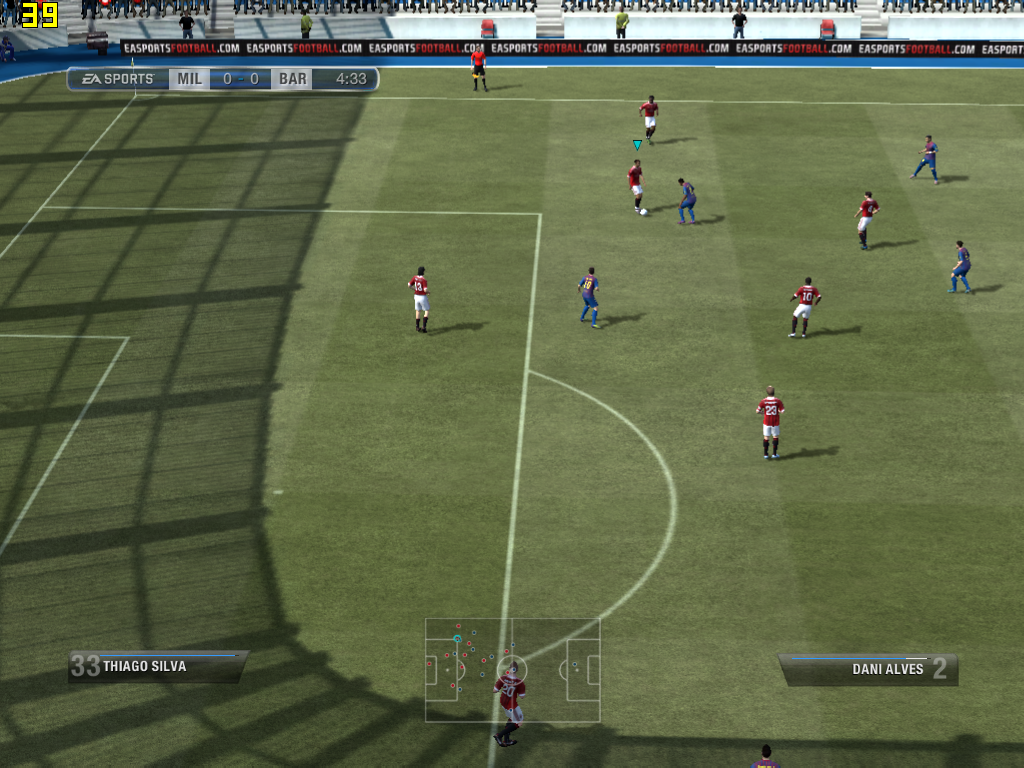
Task: Click the pitch radar minimap
Action: click(512, 669)
